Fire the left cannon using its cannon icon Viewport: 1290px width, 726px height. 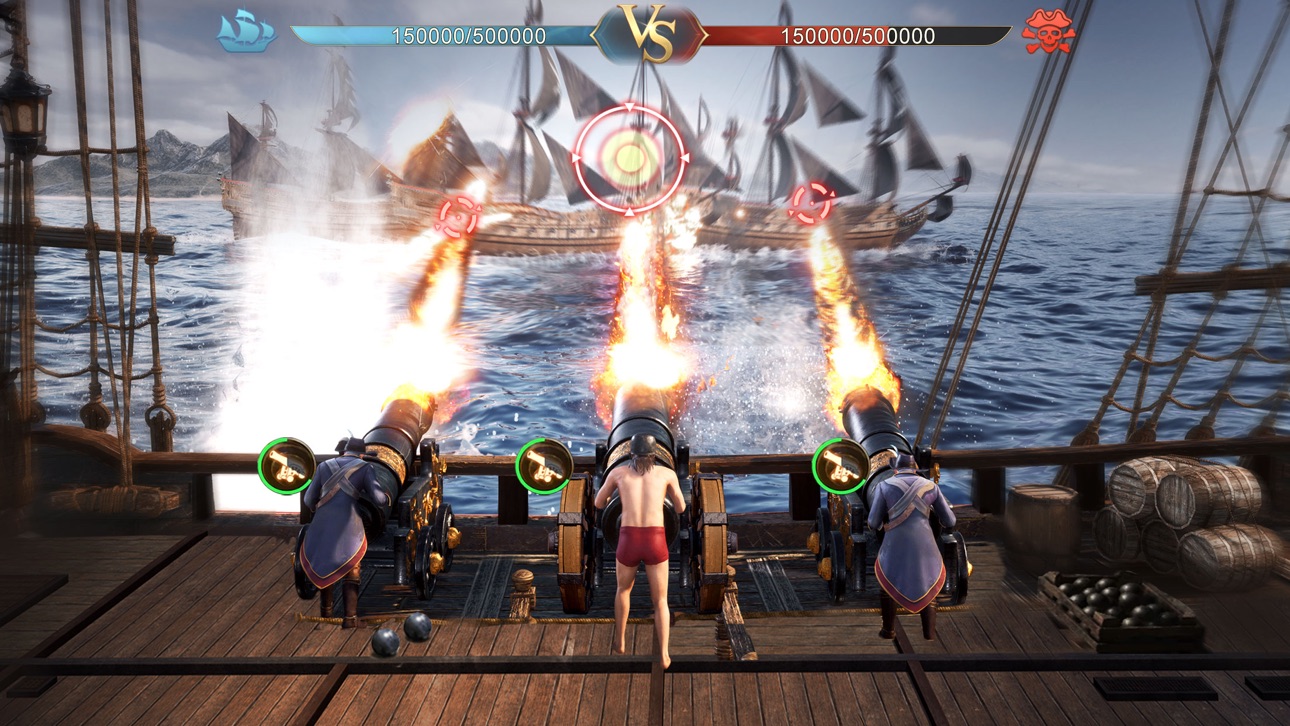point(287,466)
